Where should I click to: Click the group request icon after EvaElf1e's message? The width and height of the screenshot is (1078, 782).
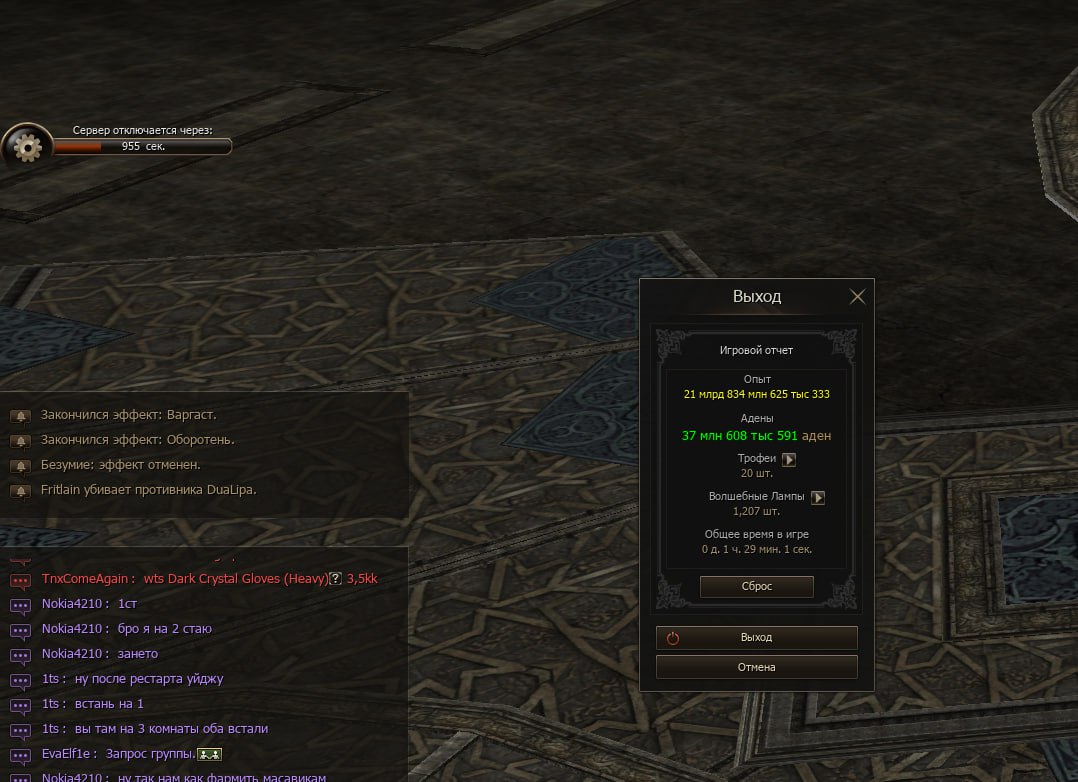click(209, 754)
